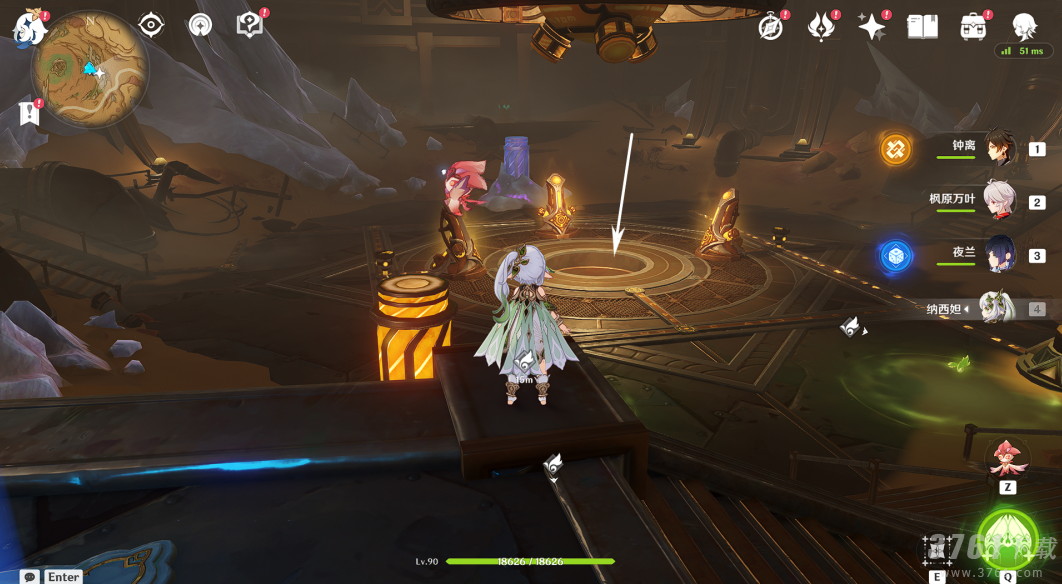Toggle the eye-shaped elemental sight icon

(x=151, y=25)
